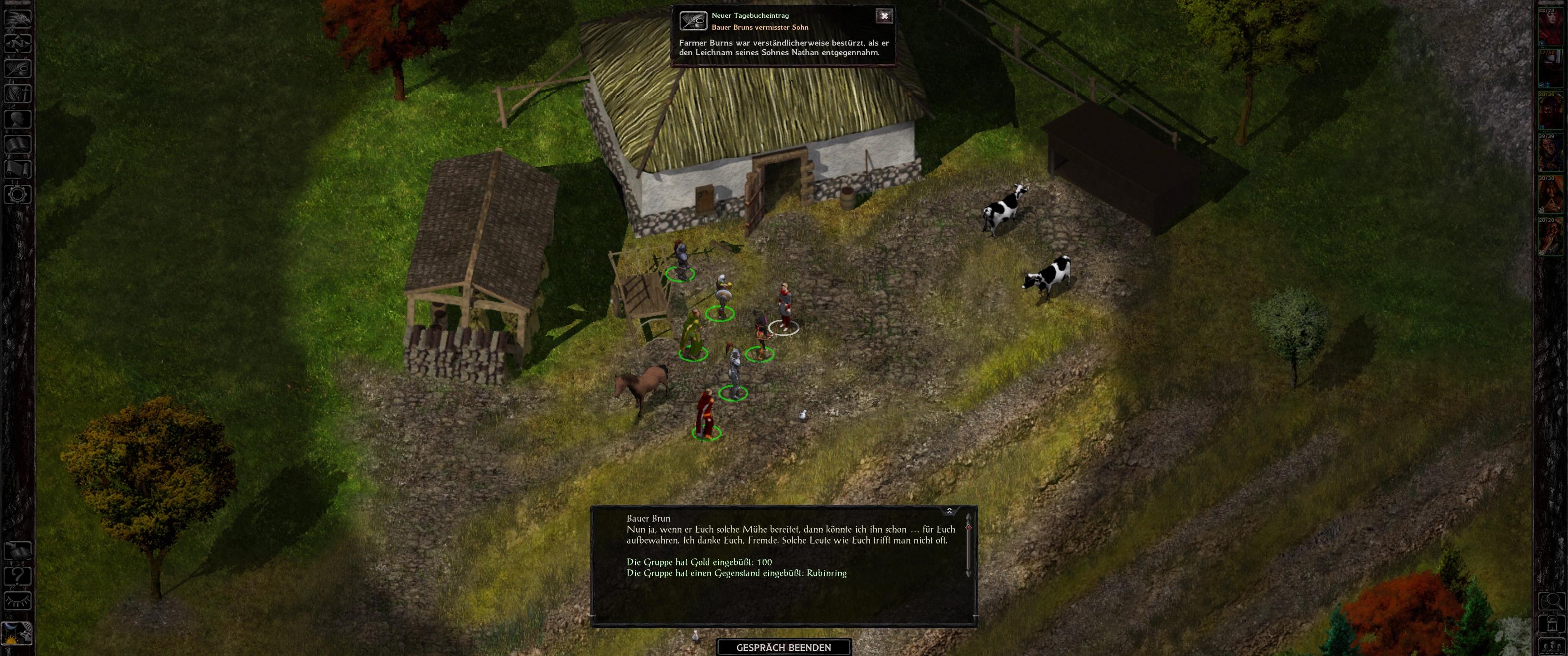This screenshot has width=1568, height=656.
Task: Open the journal with quill and inkwell
Action: (x=18, y=69)
